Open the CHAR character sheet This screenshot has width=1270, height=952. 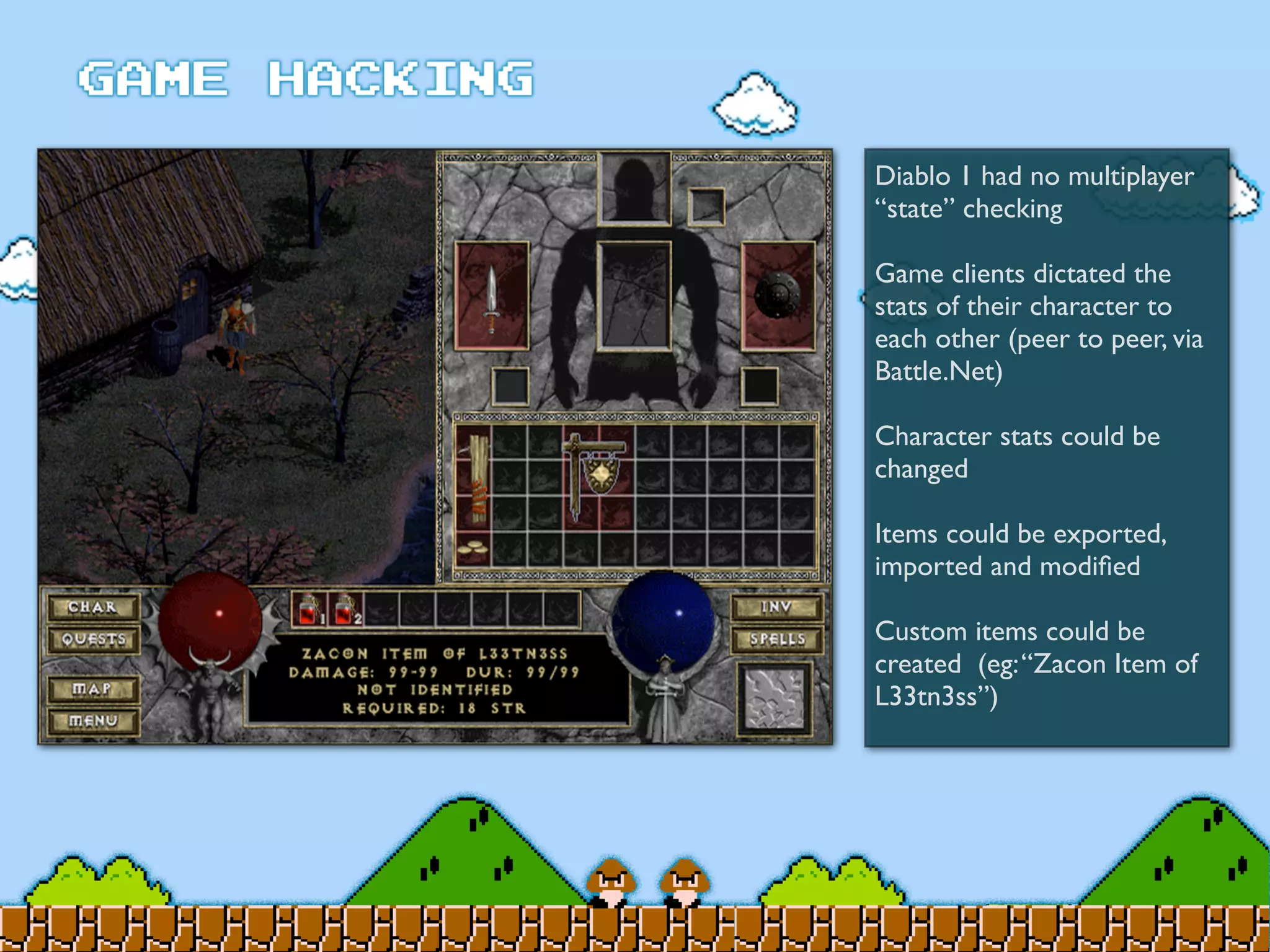[93, 607]
